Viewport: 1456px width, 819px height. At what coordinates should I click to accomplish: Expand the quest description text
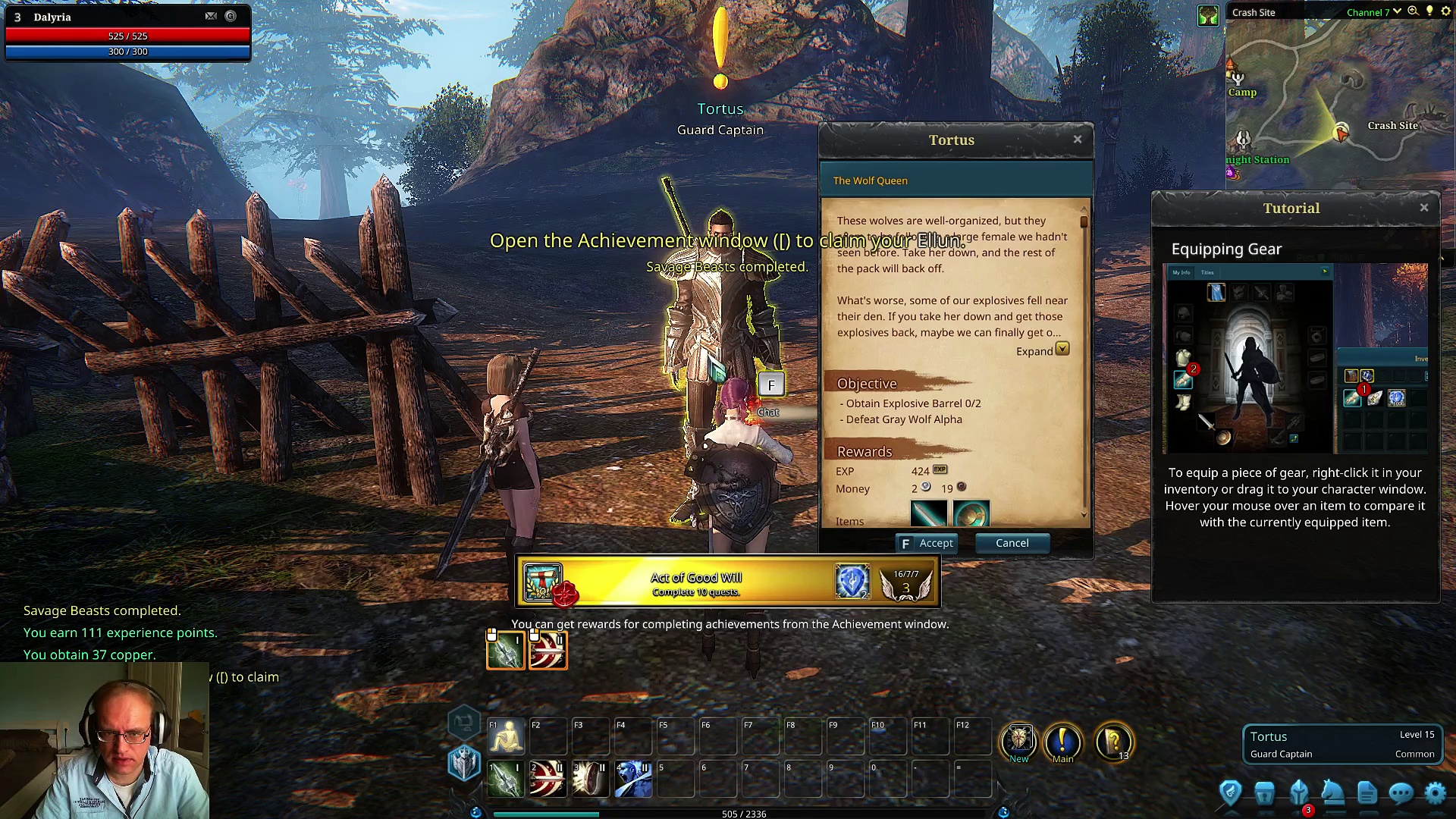coord(1062,350)
